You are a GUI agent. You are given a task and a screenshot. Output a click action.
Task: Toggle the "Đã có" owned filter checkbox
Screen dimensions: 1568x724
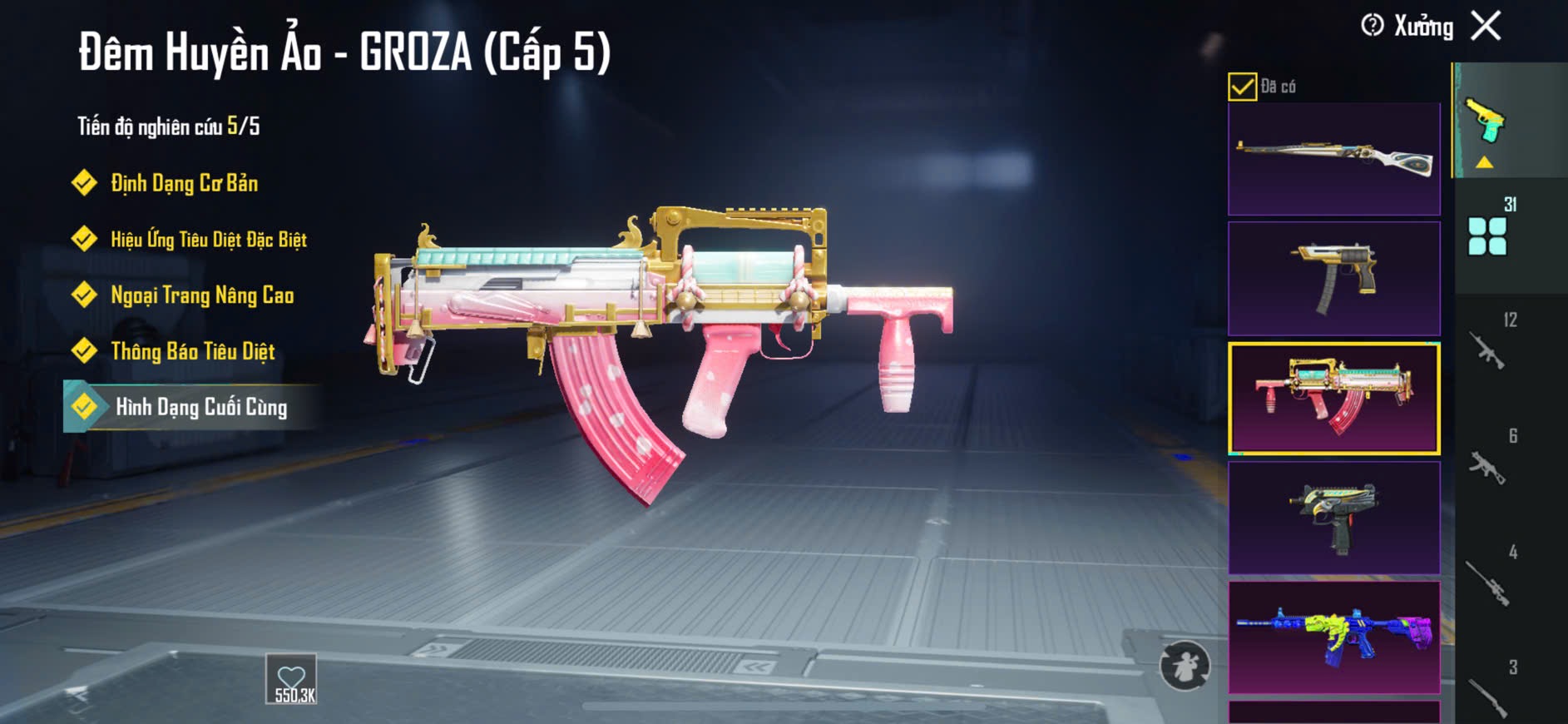(x=1242, y=87)
